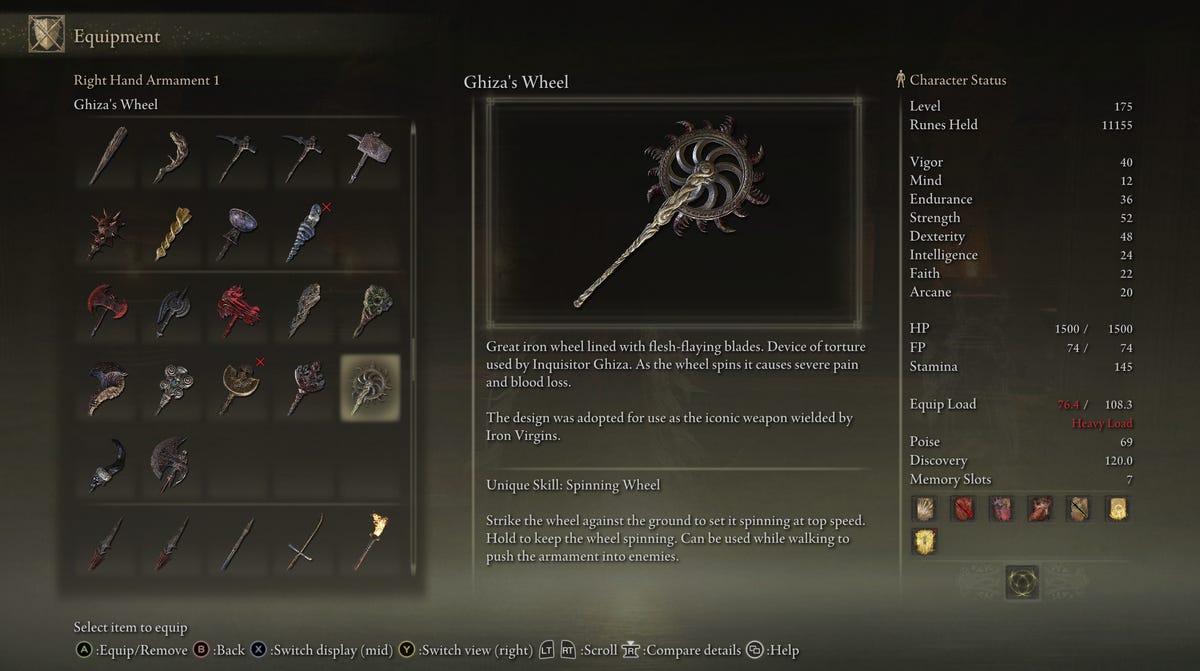
Task: Select the white burst spell memory icon
Action: (x=925, y=509)
